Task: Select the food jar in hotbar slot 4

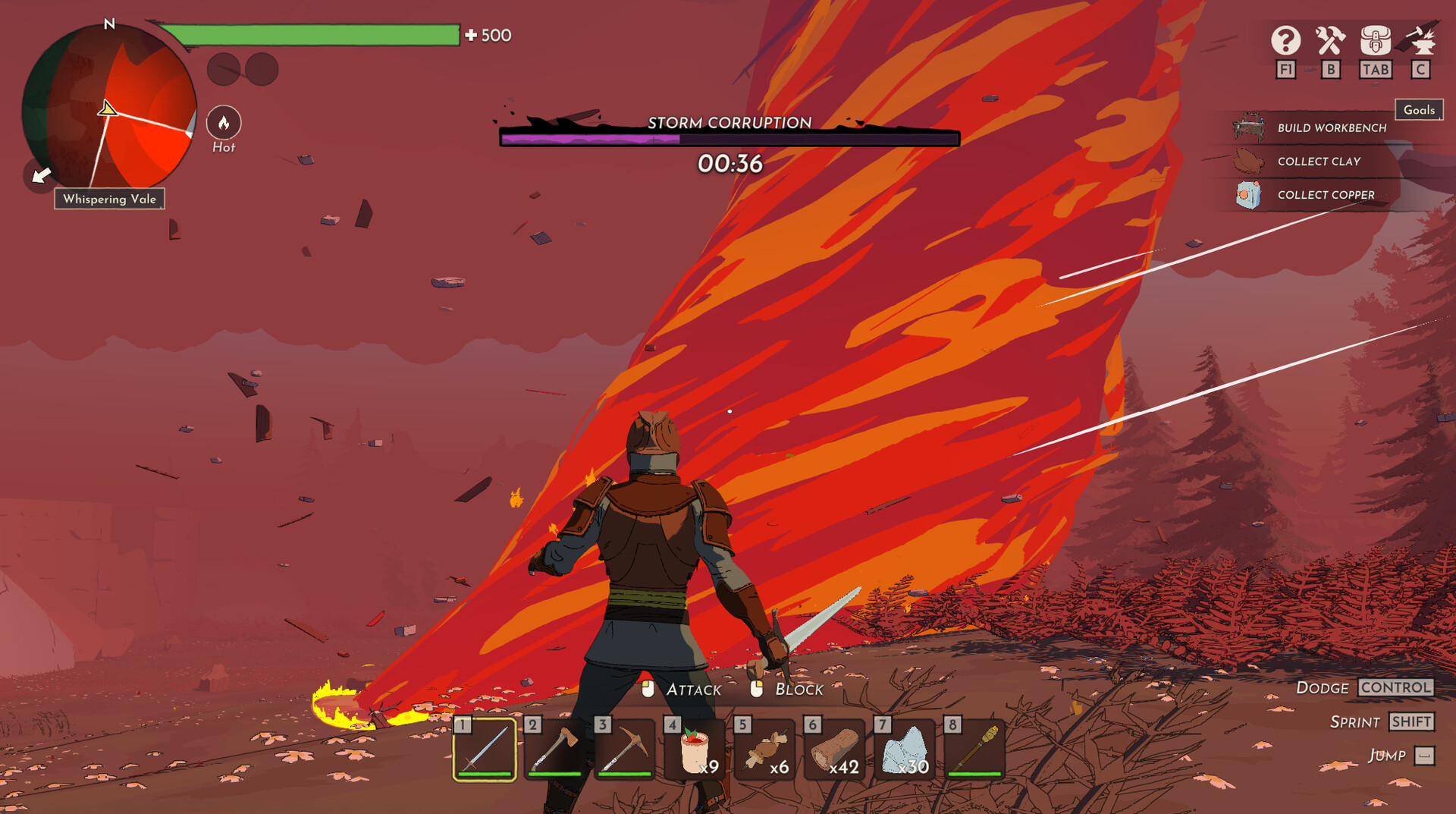Action: (x=696, y=750)
